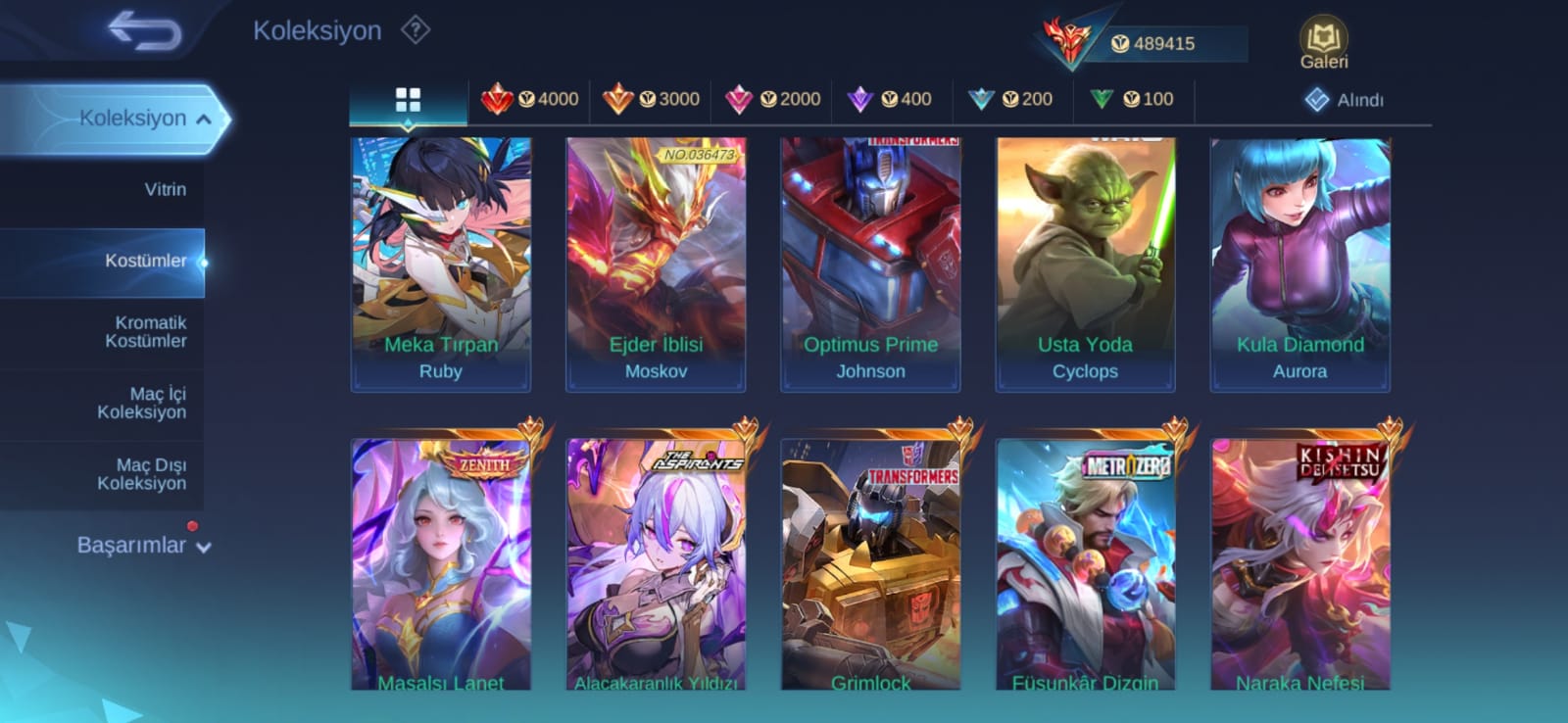Screen dimensions: 1568x723
Task: Expand the Başarımlar section
Action: click(x=143, y=545)
